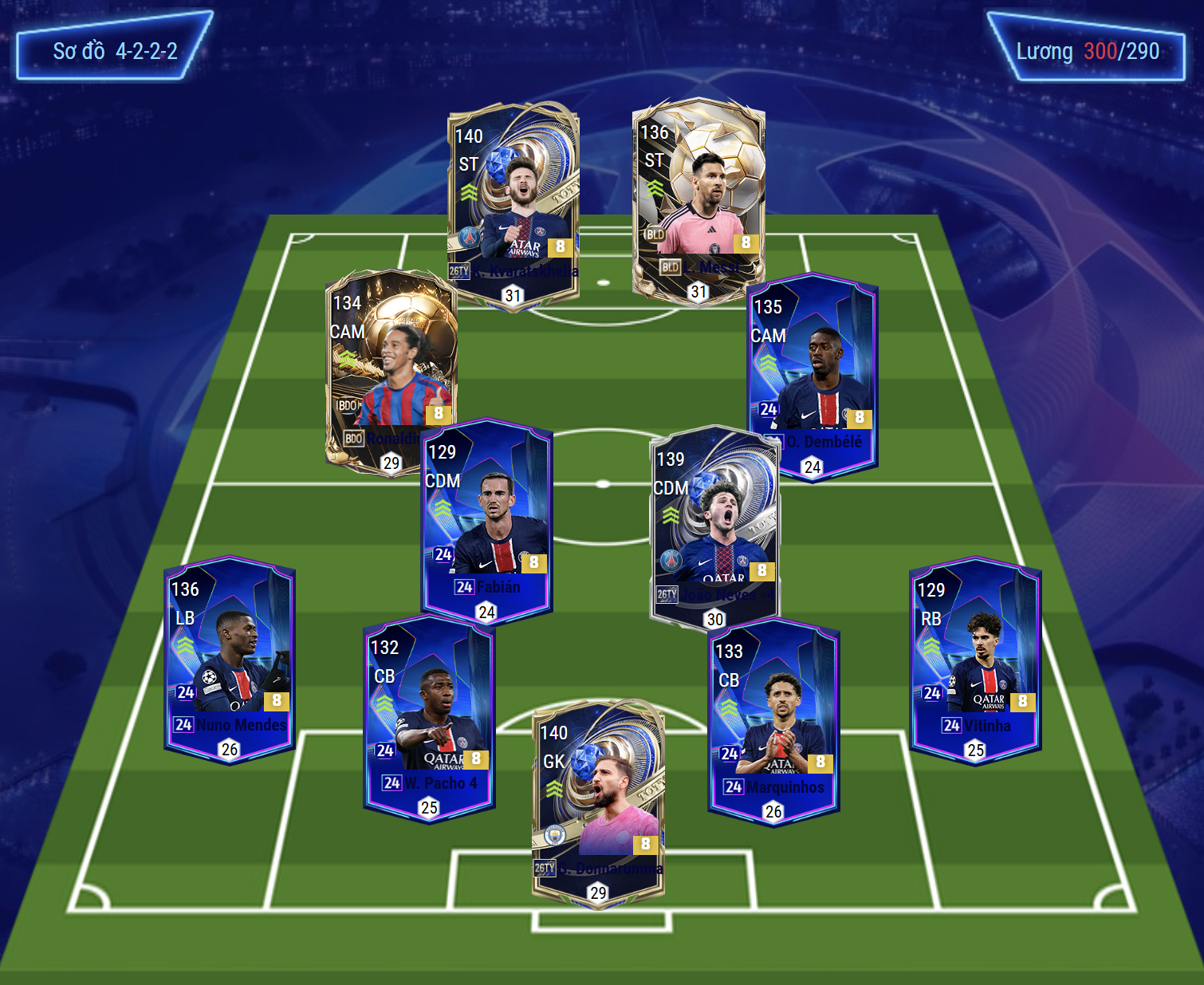Pick the W. Pacho centre-back card
Viewport: 1204px width, 985px height.
[x=429, y=718]
